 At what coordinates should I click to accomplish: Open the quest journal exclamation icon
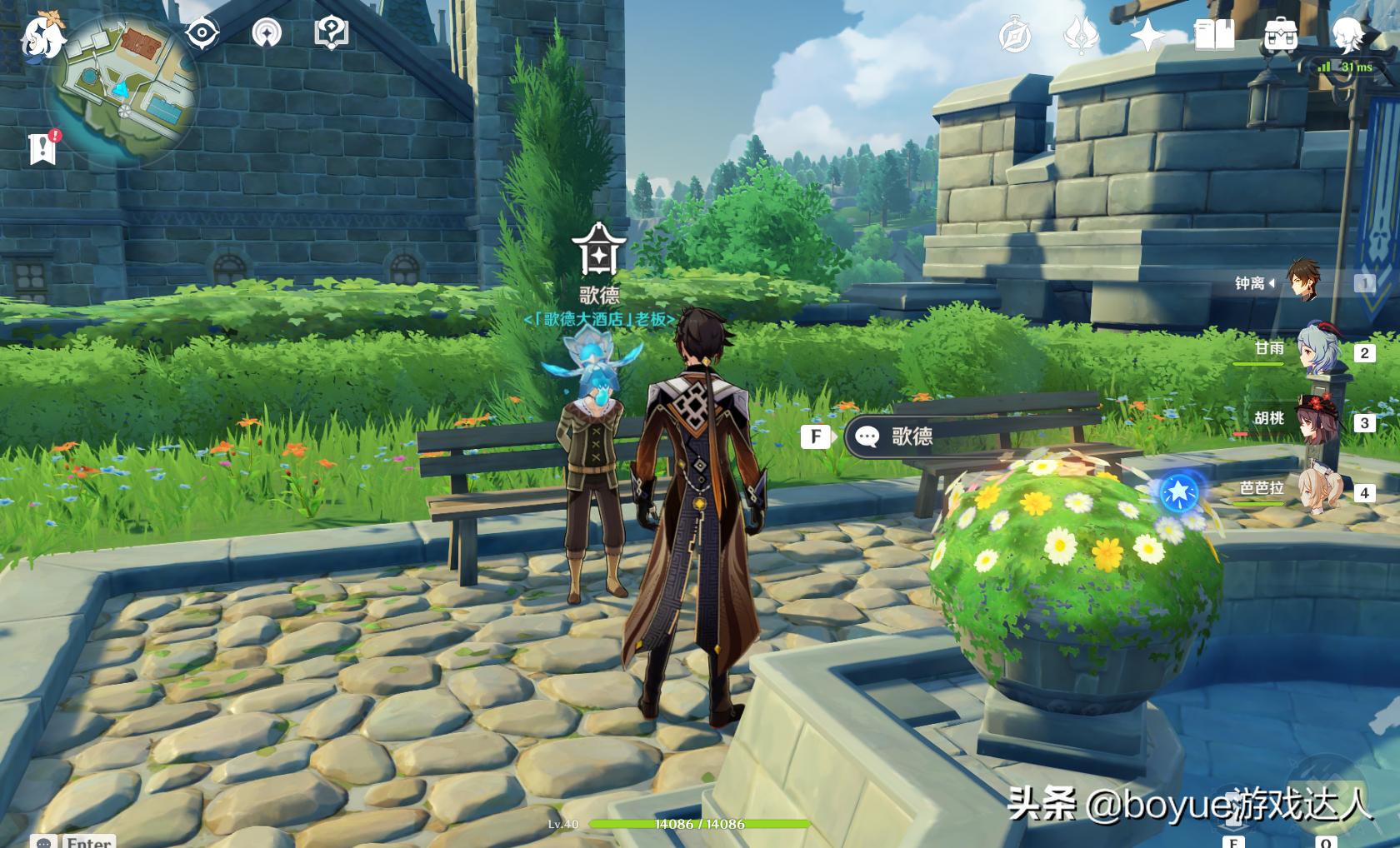(x=42, y=149)
